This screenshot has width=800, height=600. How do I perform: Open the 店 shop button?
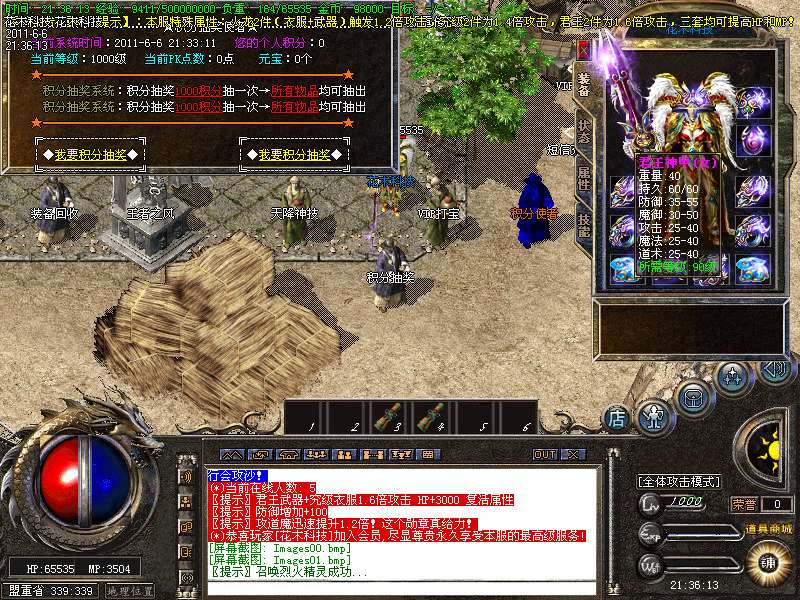click(618, 417)
